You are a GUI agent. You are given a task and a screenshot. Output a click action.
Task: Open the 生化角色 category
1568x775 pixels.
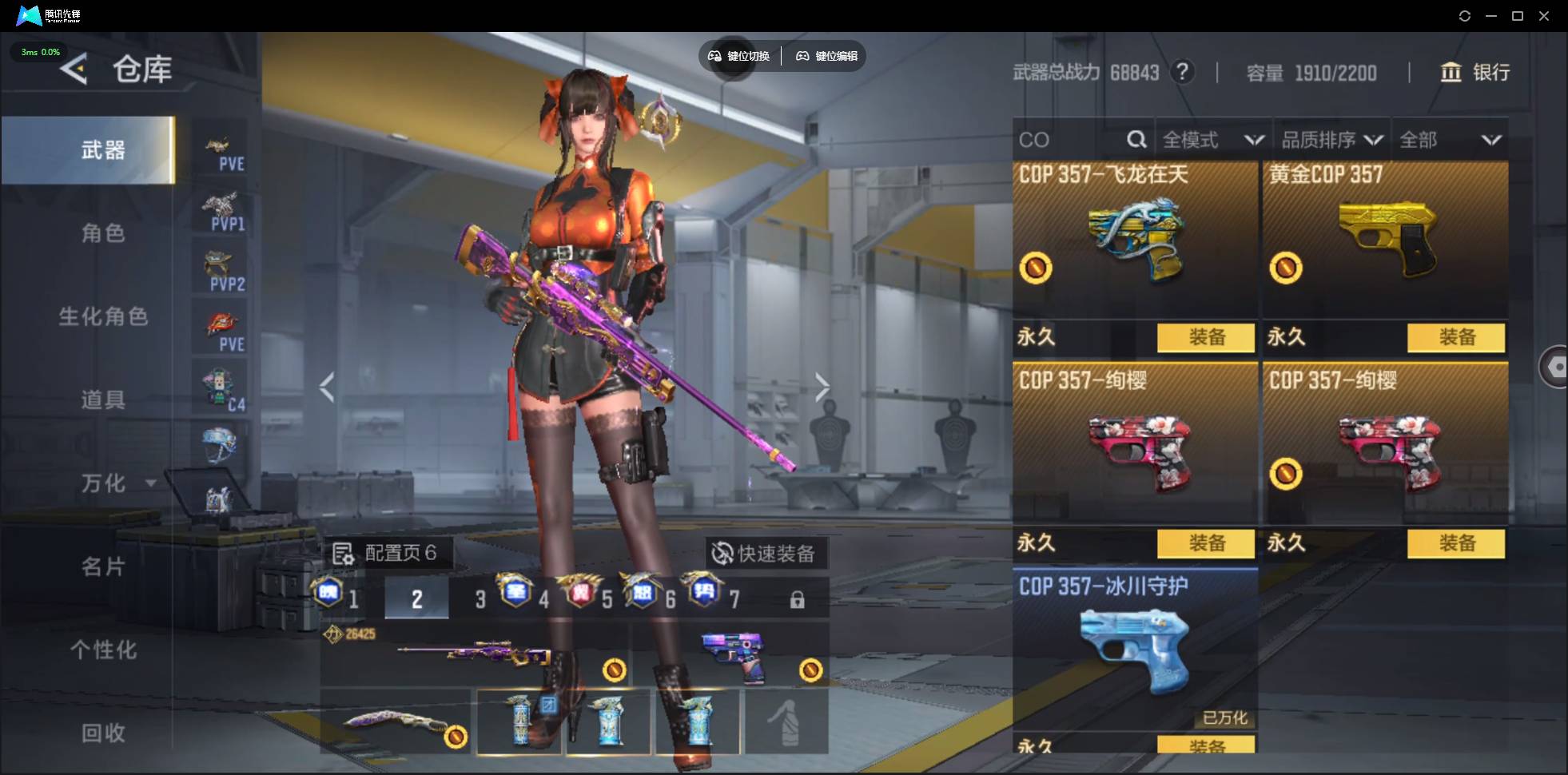tap(103, 316)
